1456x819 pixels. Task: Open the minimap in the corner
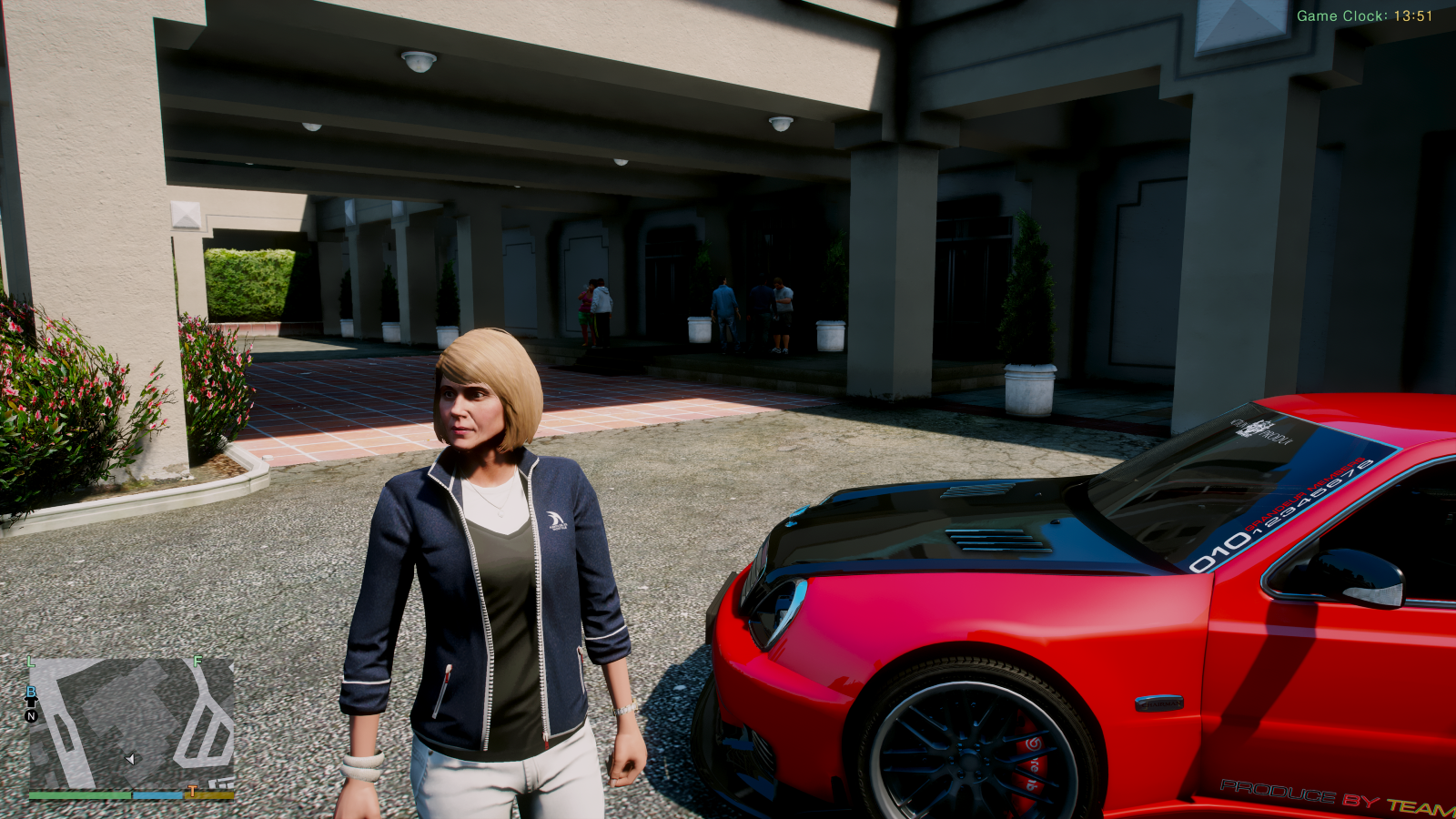point(132,724)
